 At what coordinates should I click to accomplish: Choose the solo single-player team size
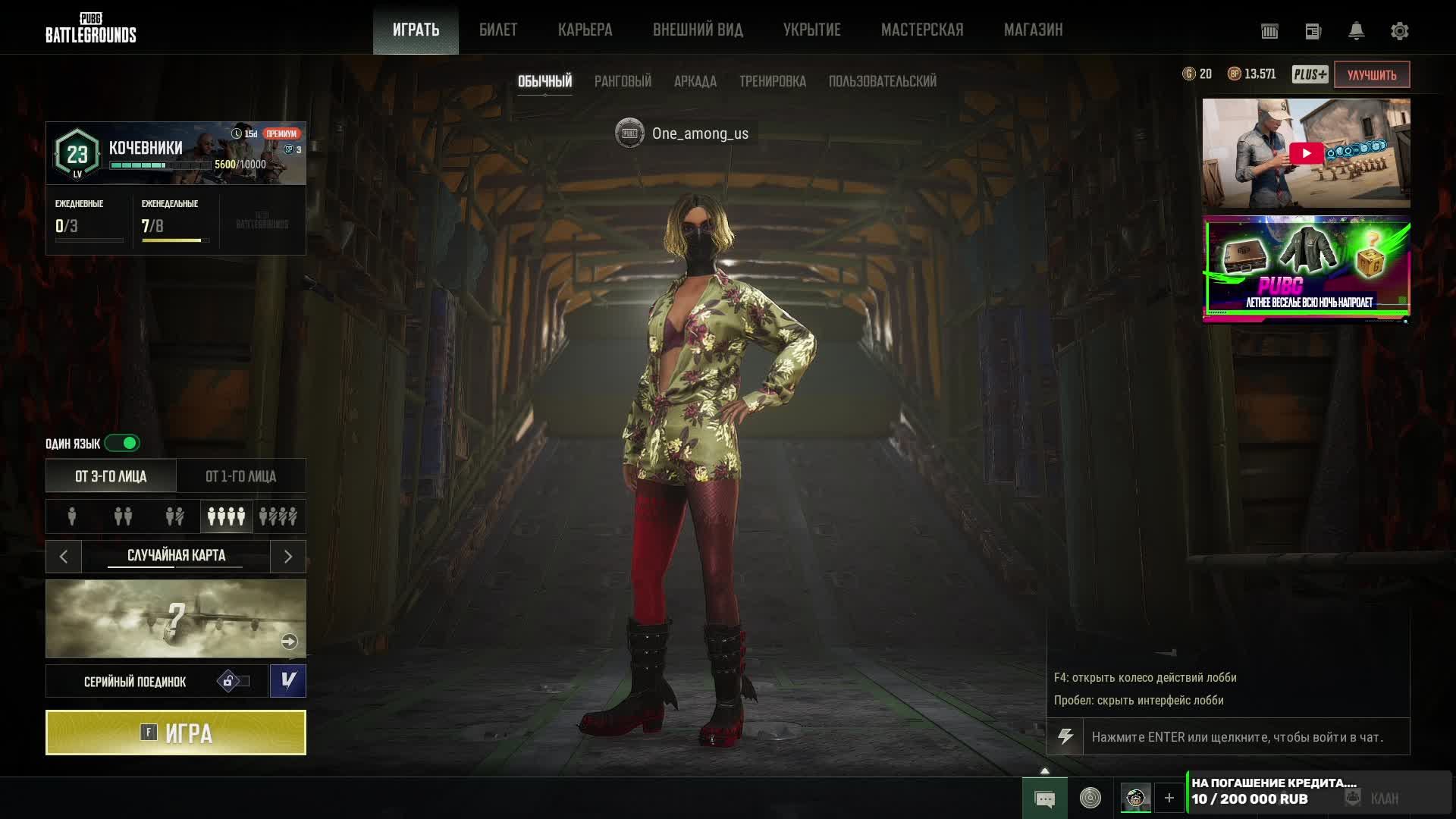[x=72, y=516]
